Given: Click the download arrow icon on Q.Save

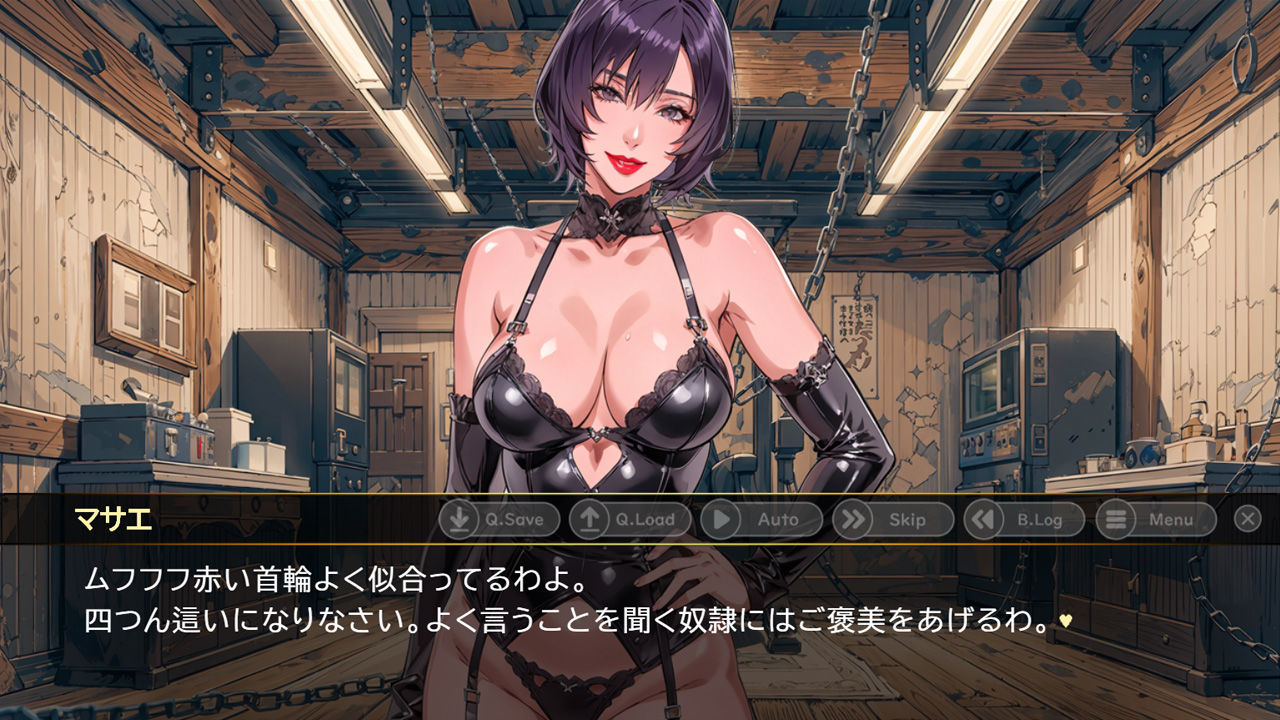Looking at the screenshot, I should [458, 519].
